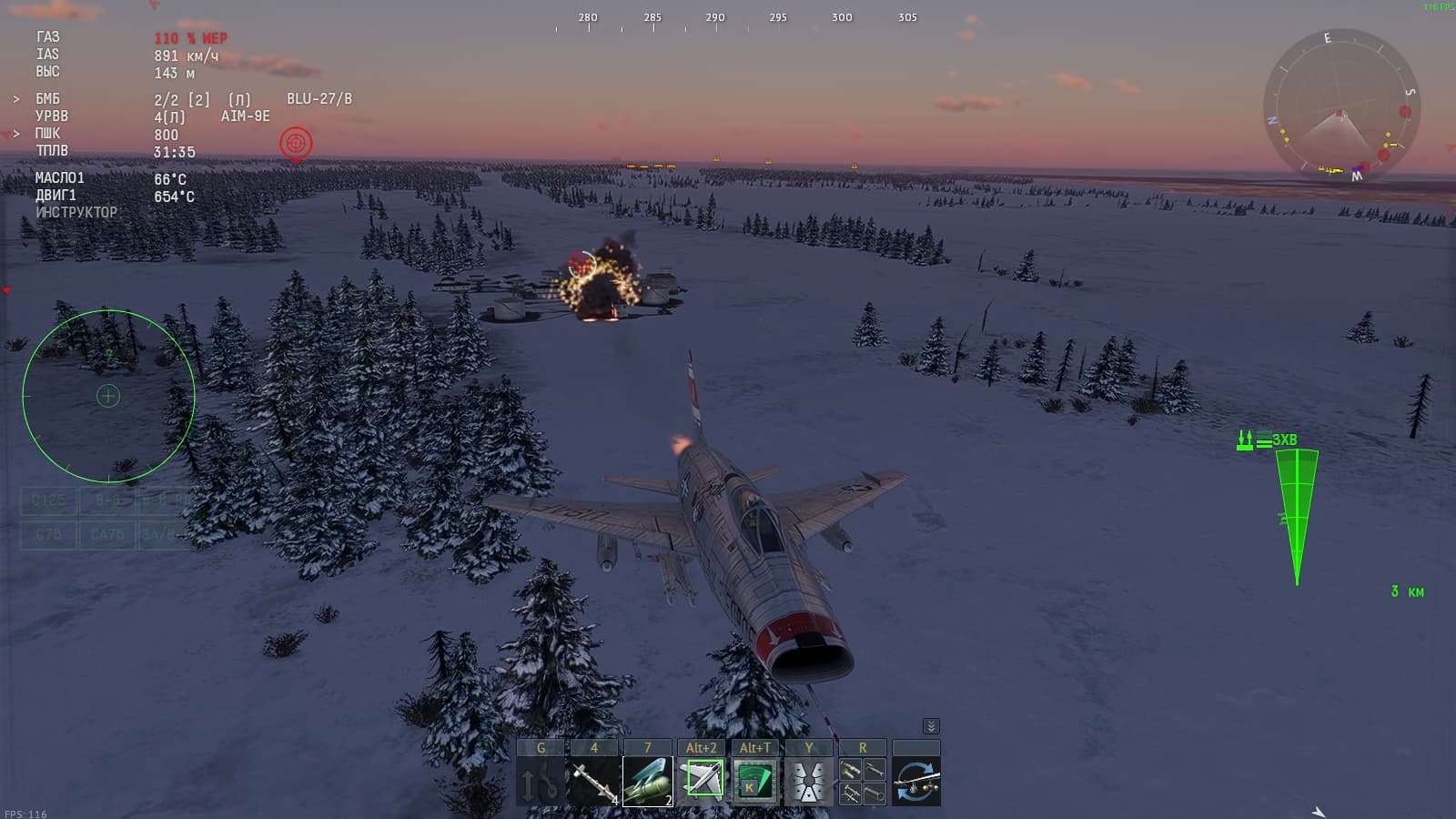Select the AIM-9E missile slot
This screenshot has width=1456, height=819.
[594, 781]
